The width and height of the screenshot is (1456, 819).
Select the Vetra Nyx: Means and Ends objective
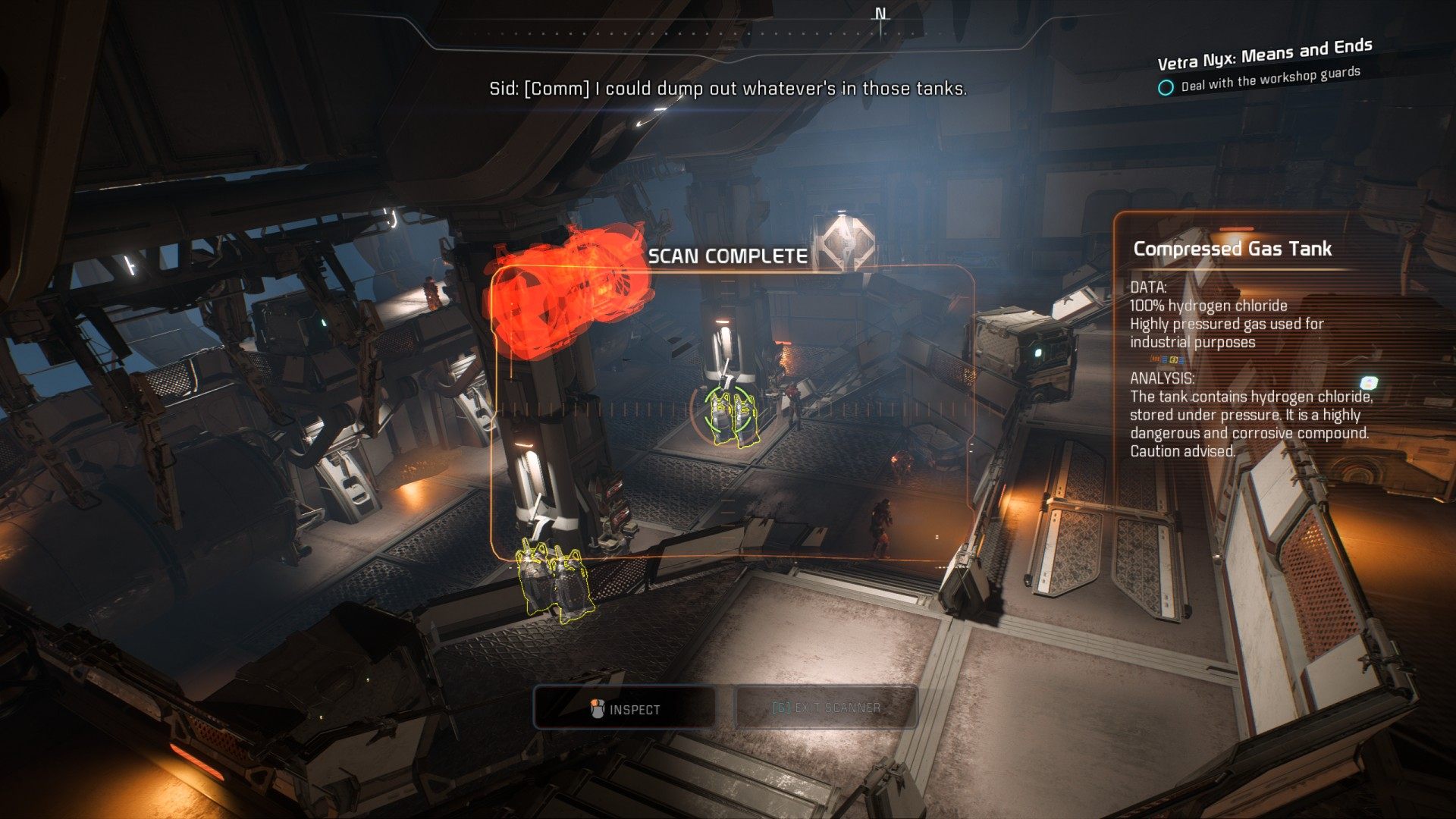click(1264, 55)
